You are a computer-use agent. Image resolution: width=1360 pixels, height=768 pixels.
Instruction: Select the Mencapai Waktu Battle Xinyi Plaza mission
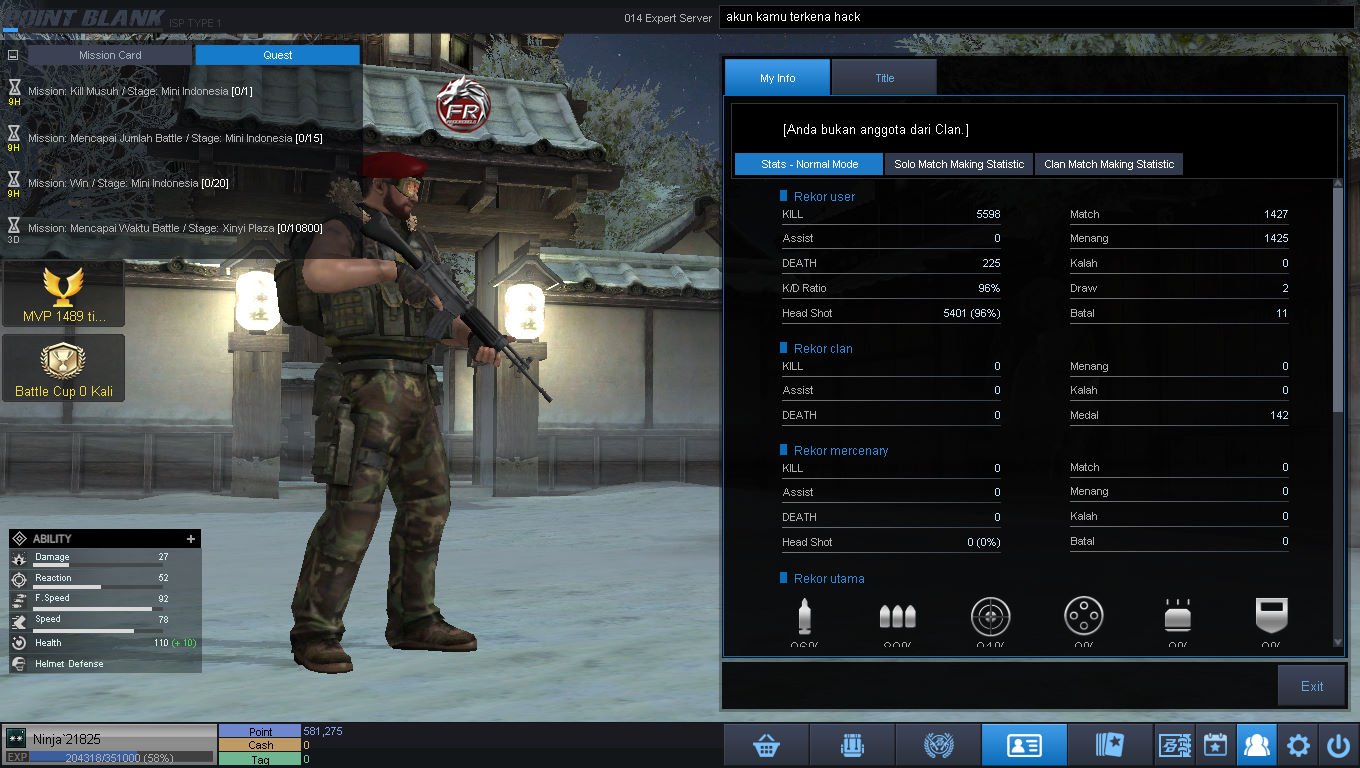[x=175, y=228]
